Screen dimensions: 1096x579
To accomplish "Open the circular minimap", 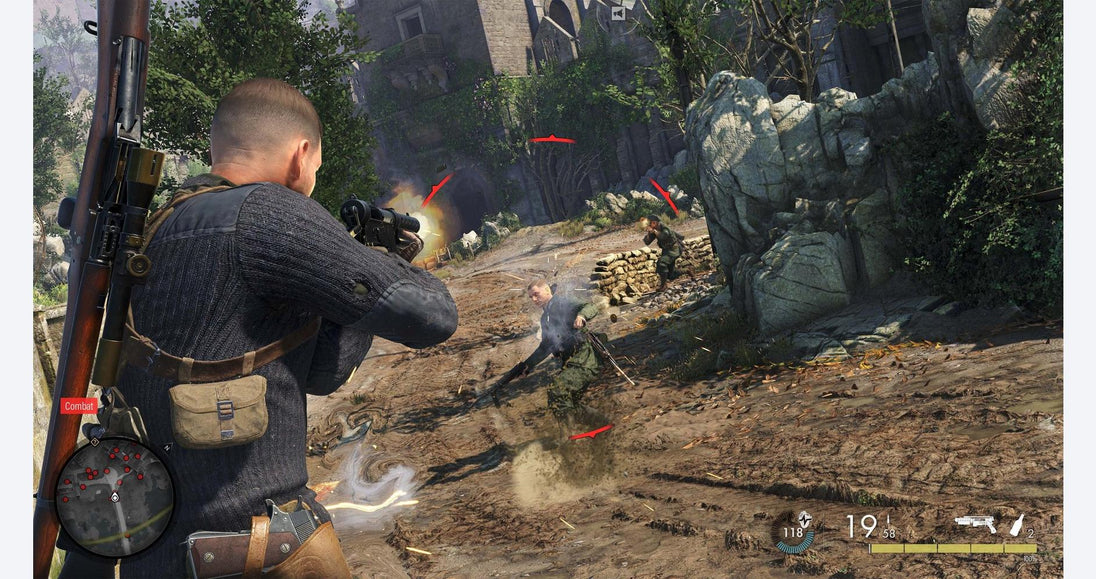I will pyautogui.click(x=114, y=497).
